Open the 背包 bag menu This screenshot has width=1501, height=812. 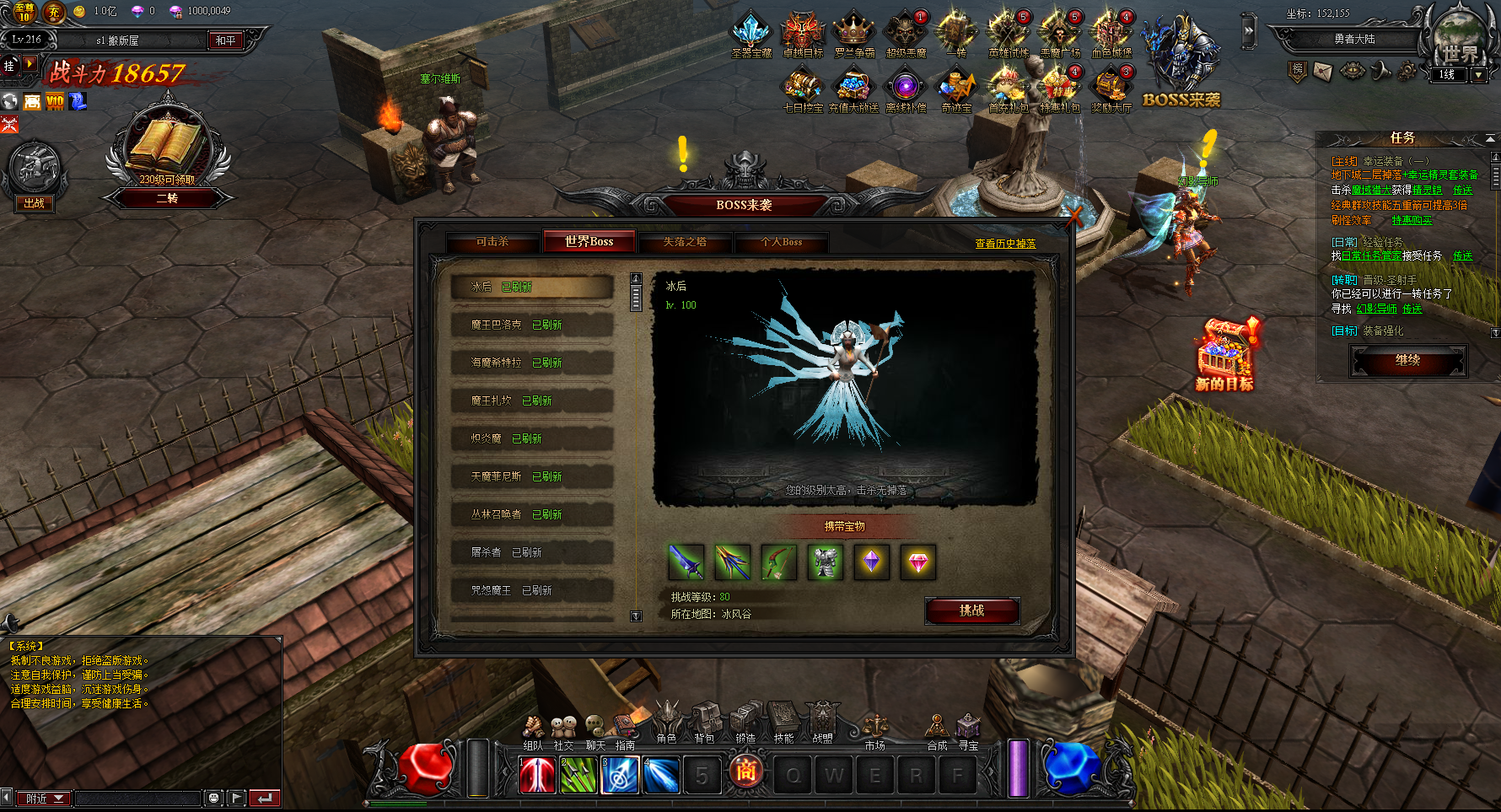click(705, 723)
